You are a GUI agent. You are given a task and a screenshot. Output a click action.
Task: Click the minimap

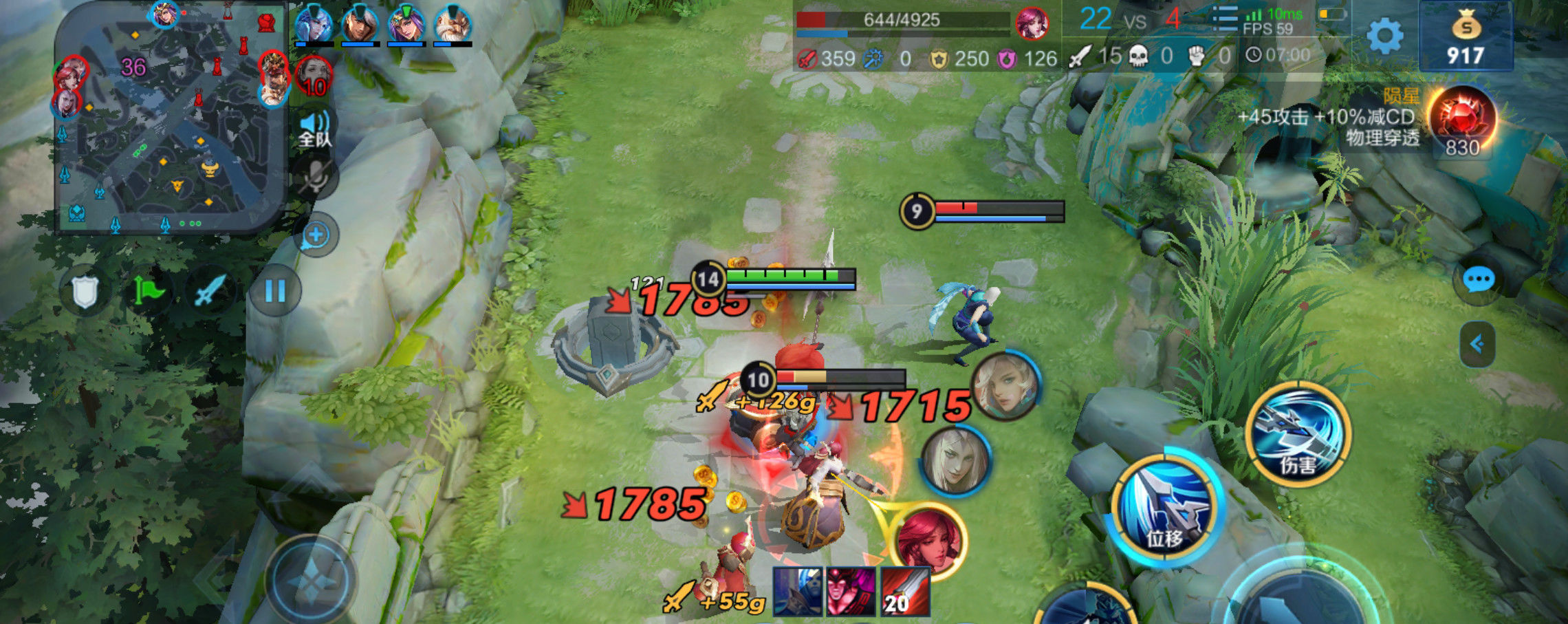[171, 117]
